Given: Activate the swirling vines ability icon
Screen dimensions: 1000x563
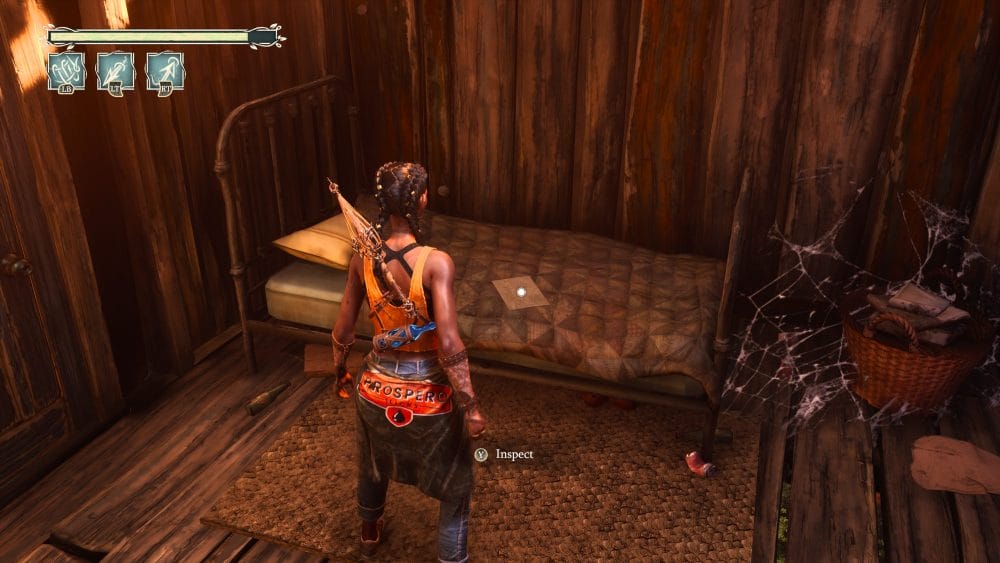Looking at the screenshot, I should click(67, 72).
